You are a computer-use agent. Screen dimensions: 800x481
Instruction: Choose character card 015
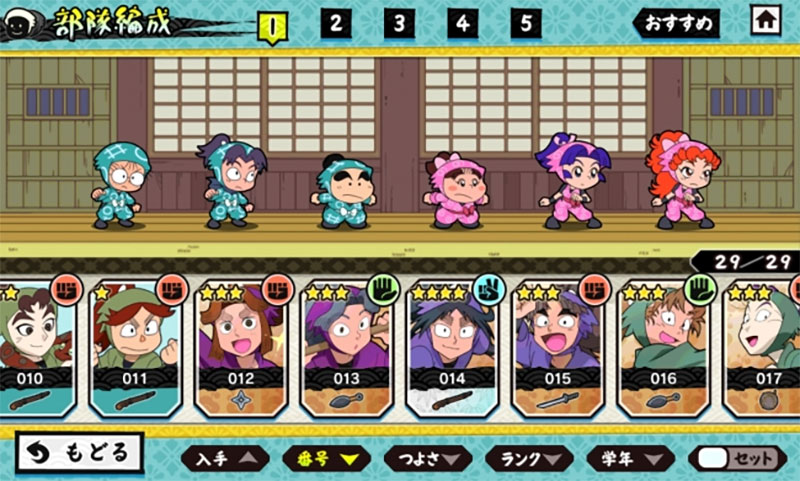tap(558, 350)
